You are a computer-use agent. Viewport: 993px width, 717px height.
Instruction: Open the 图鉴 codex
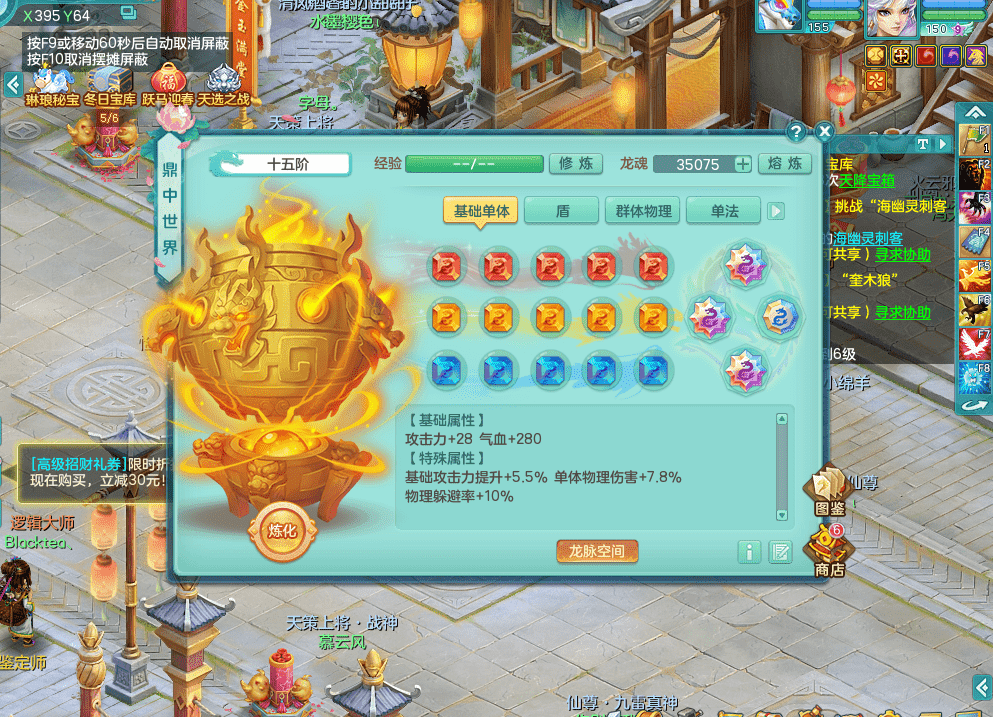click(829, 490)
